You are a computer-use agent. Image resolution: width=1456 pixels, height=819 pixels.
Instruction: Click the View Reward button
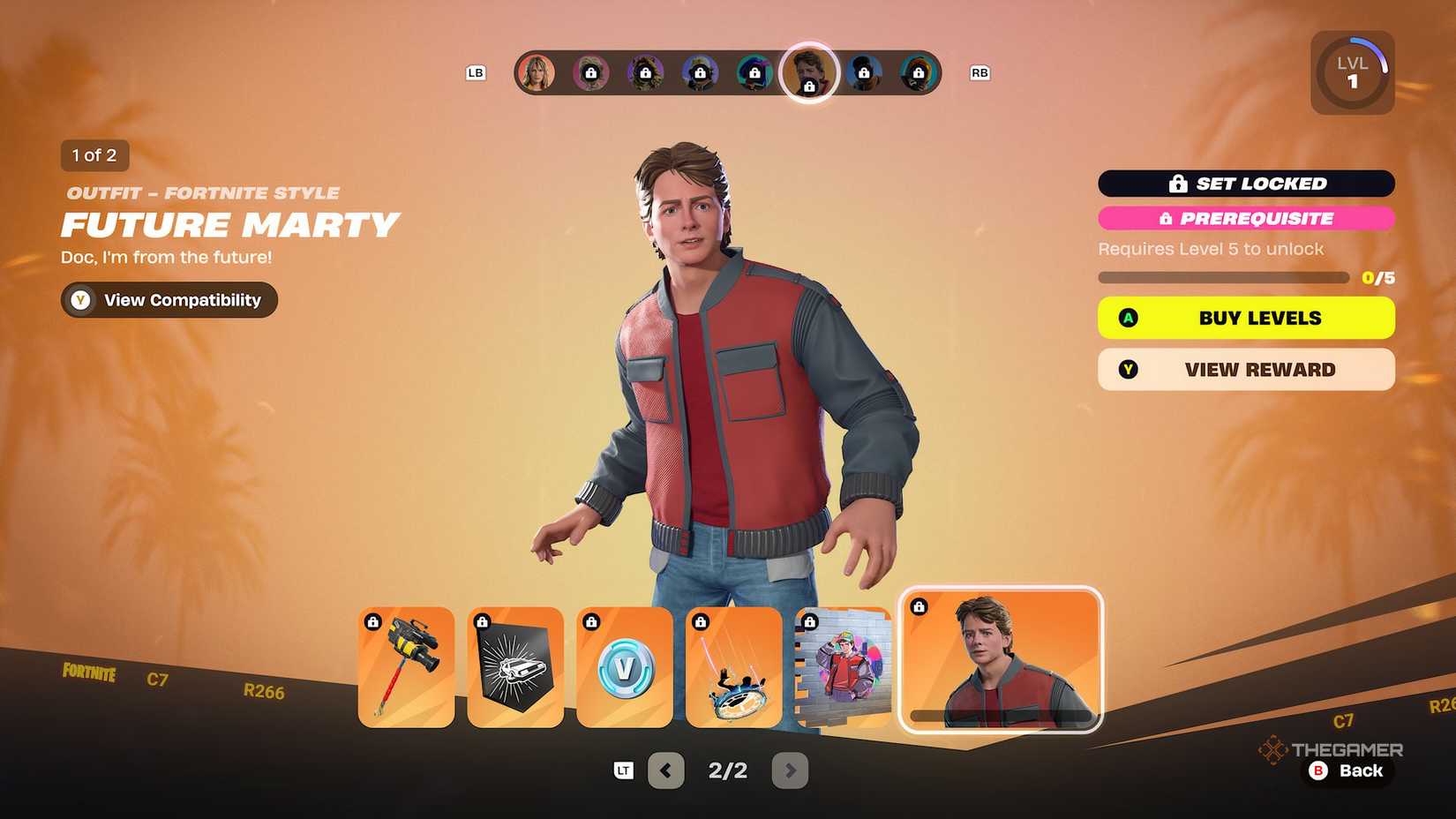pos(1245,369)
